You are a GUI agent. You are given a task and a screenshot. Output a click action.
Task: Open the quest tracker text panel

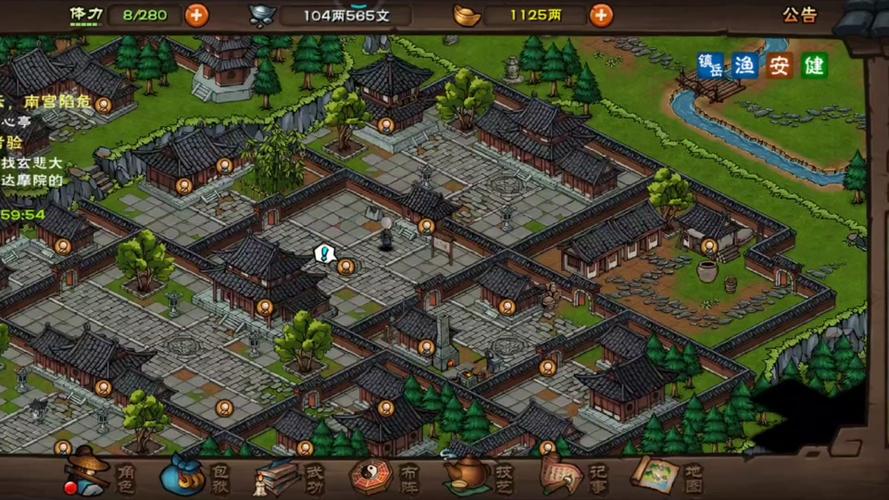point(30,150)
